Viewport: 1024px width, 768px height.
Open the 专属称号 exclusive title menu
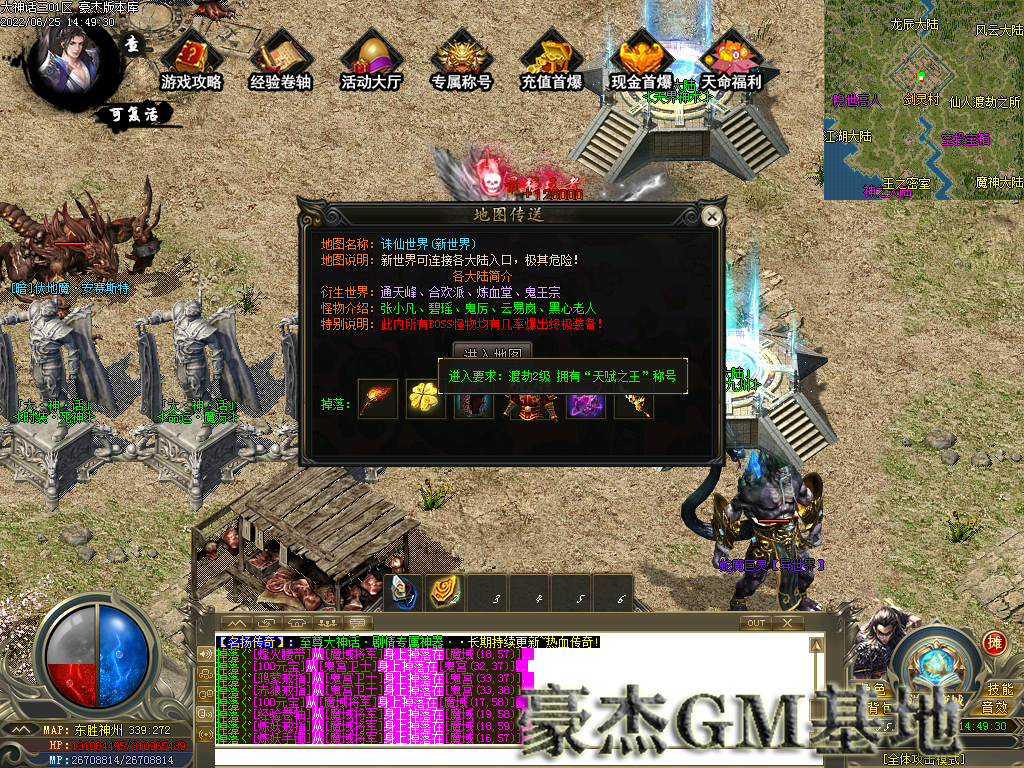[461, 62]
